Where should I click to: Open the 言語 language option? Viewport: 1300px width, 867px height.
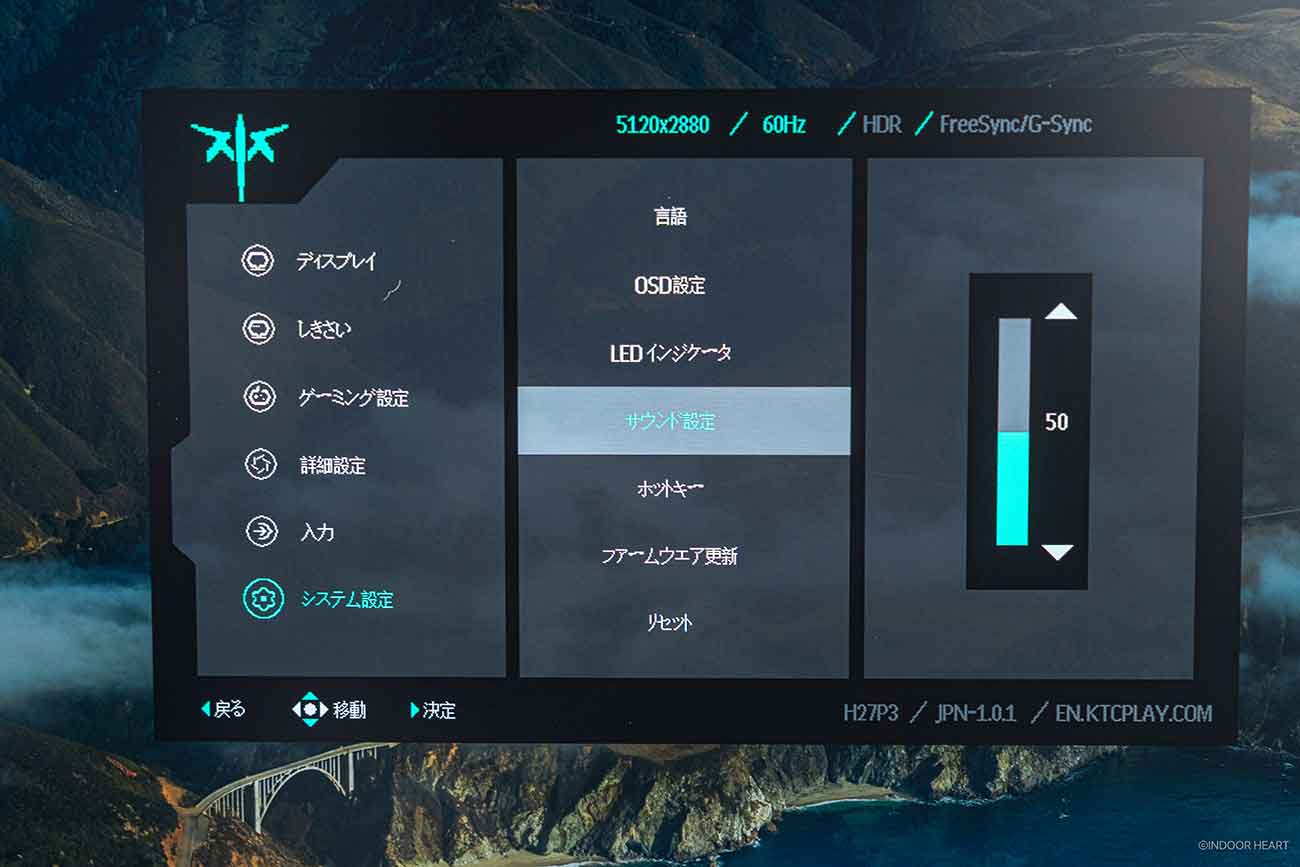click(x=671, y=216)
